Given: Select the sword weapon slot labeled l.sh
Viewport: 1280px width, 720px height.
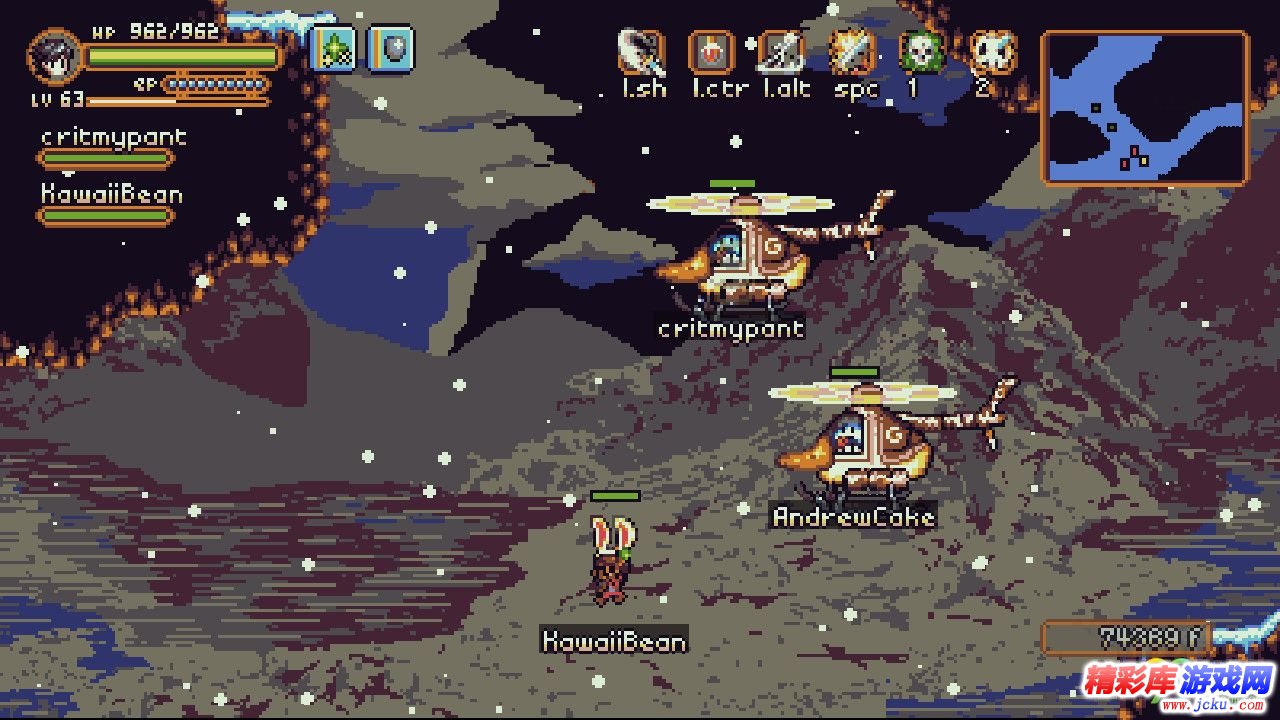Looking at the screenshot, I should pos(642,52).
